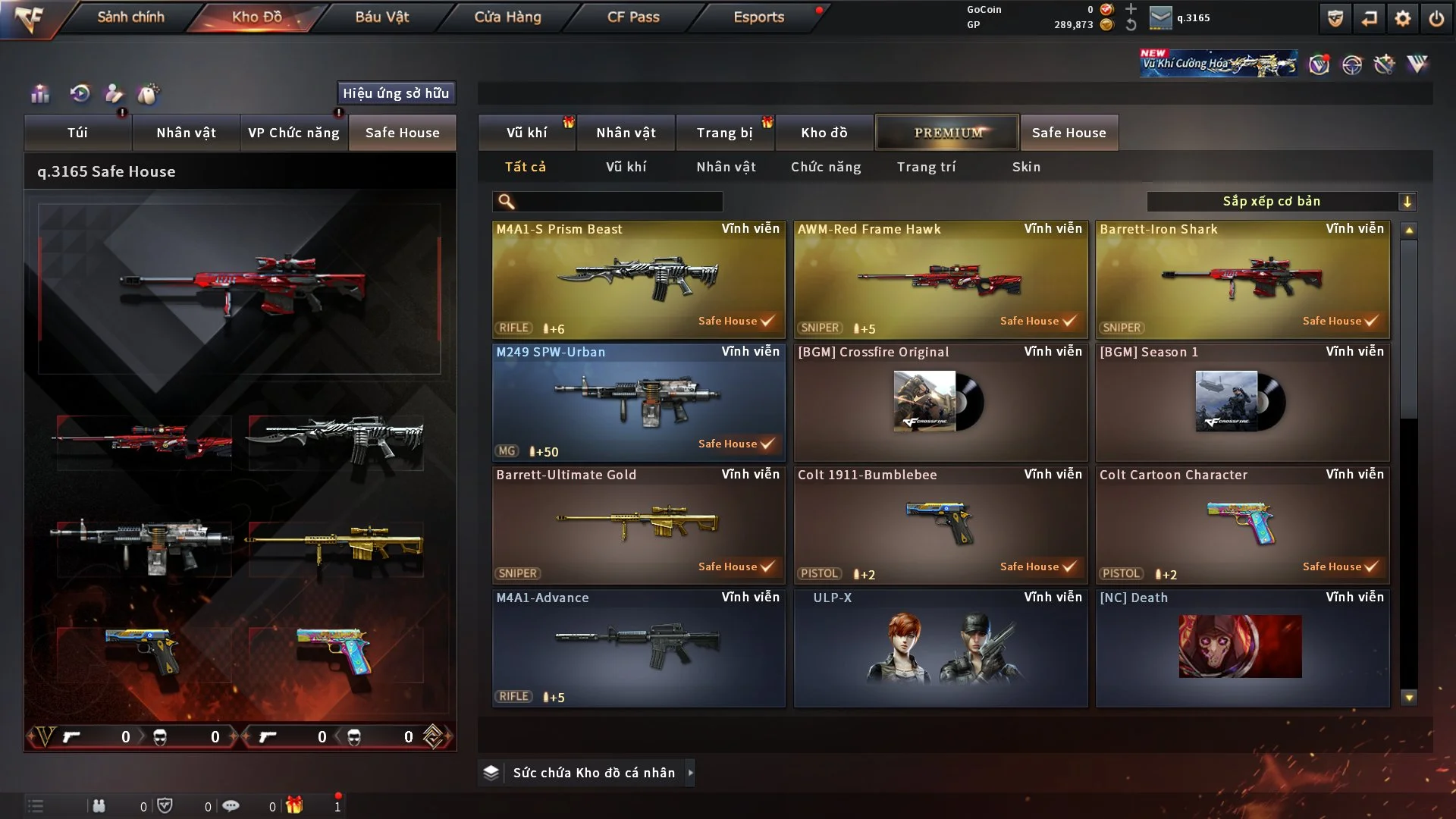1456x819 pixels.
Task: Open the Sảnh chính main lobby
Action: 130,17
